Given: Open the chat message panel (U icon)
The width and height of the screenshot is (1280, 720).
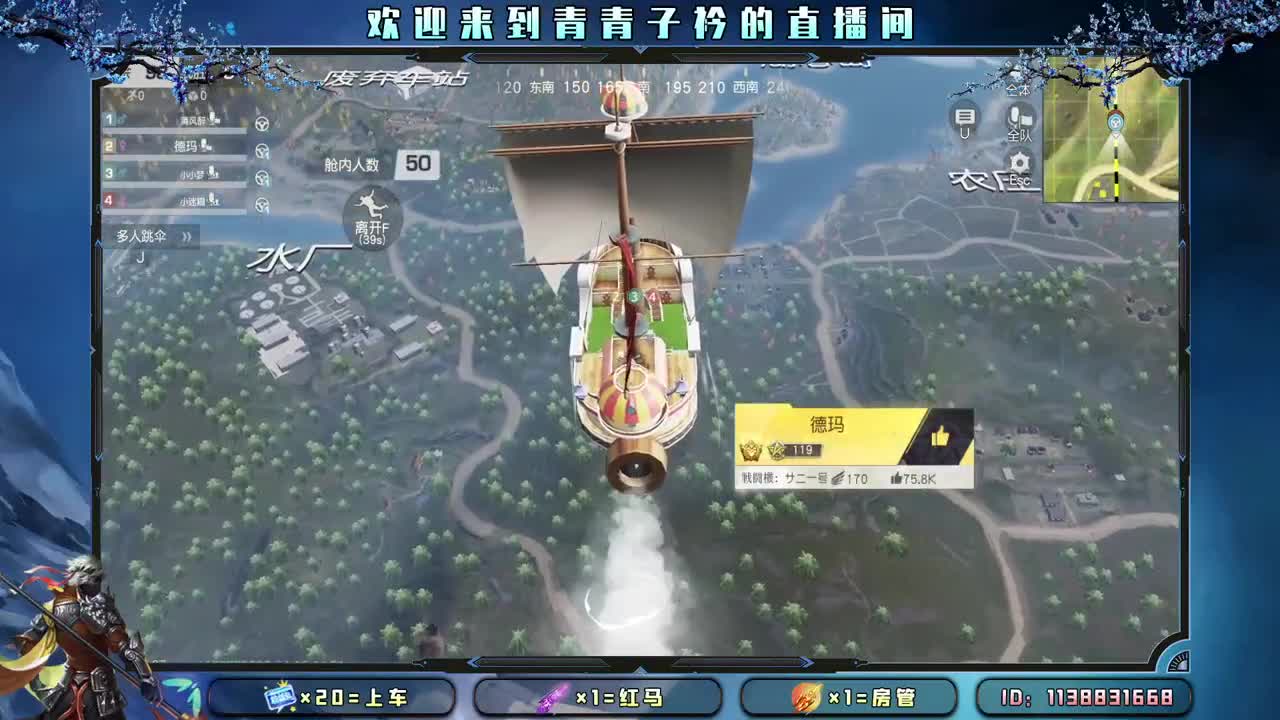Looking at the screenshot, I should [x=965, y=117].
